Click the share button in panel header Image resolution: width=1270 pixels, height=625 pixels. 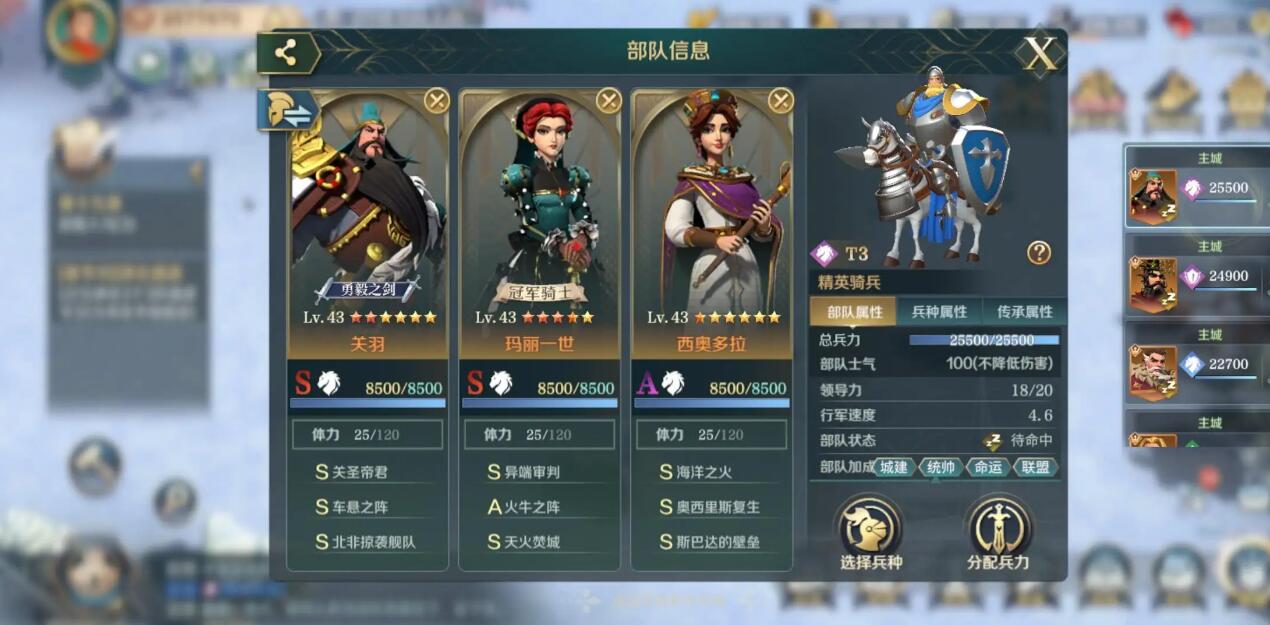287,54
